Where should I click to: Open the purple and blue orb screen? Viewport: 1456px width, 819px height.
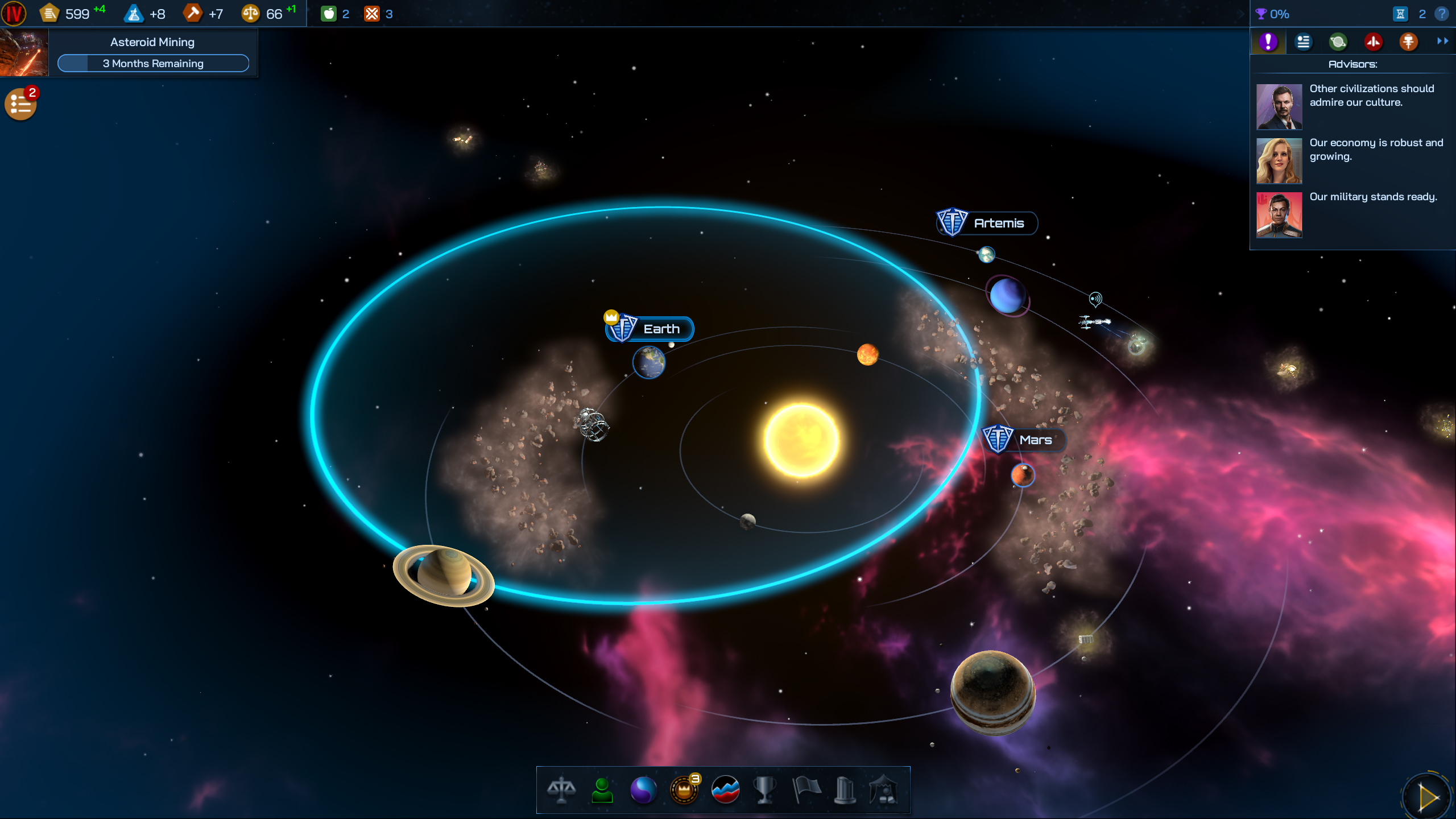pyautogui.click(x=643, y=791)
